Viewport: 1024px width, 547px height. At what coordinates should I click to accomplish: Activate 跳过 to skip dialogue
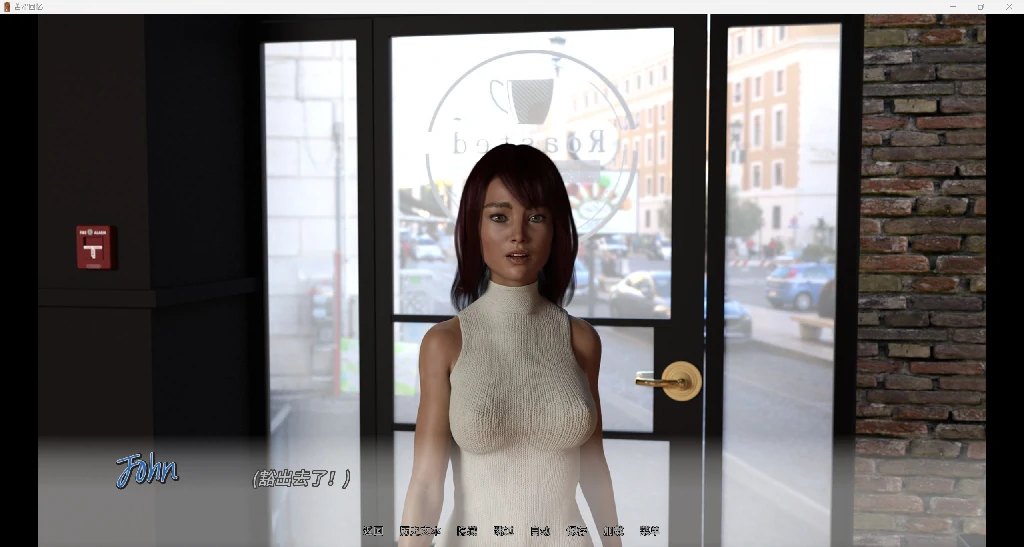(x=503, y=531)
